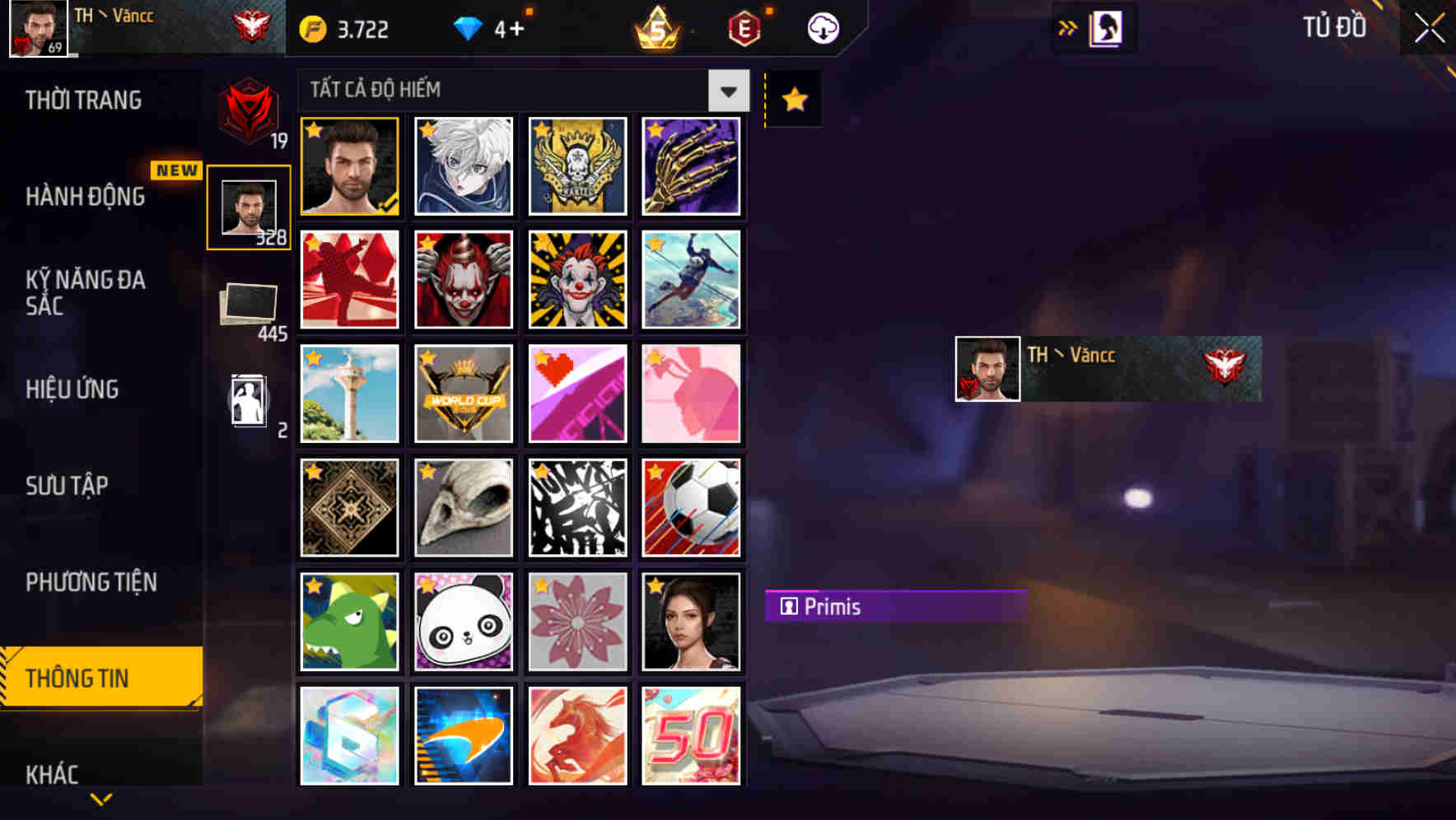Open the character showcase icon near top right
This screenshot has width=1456, height=820.
click(x=1106, y=26)
